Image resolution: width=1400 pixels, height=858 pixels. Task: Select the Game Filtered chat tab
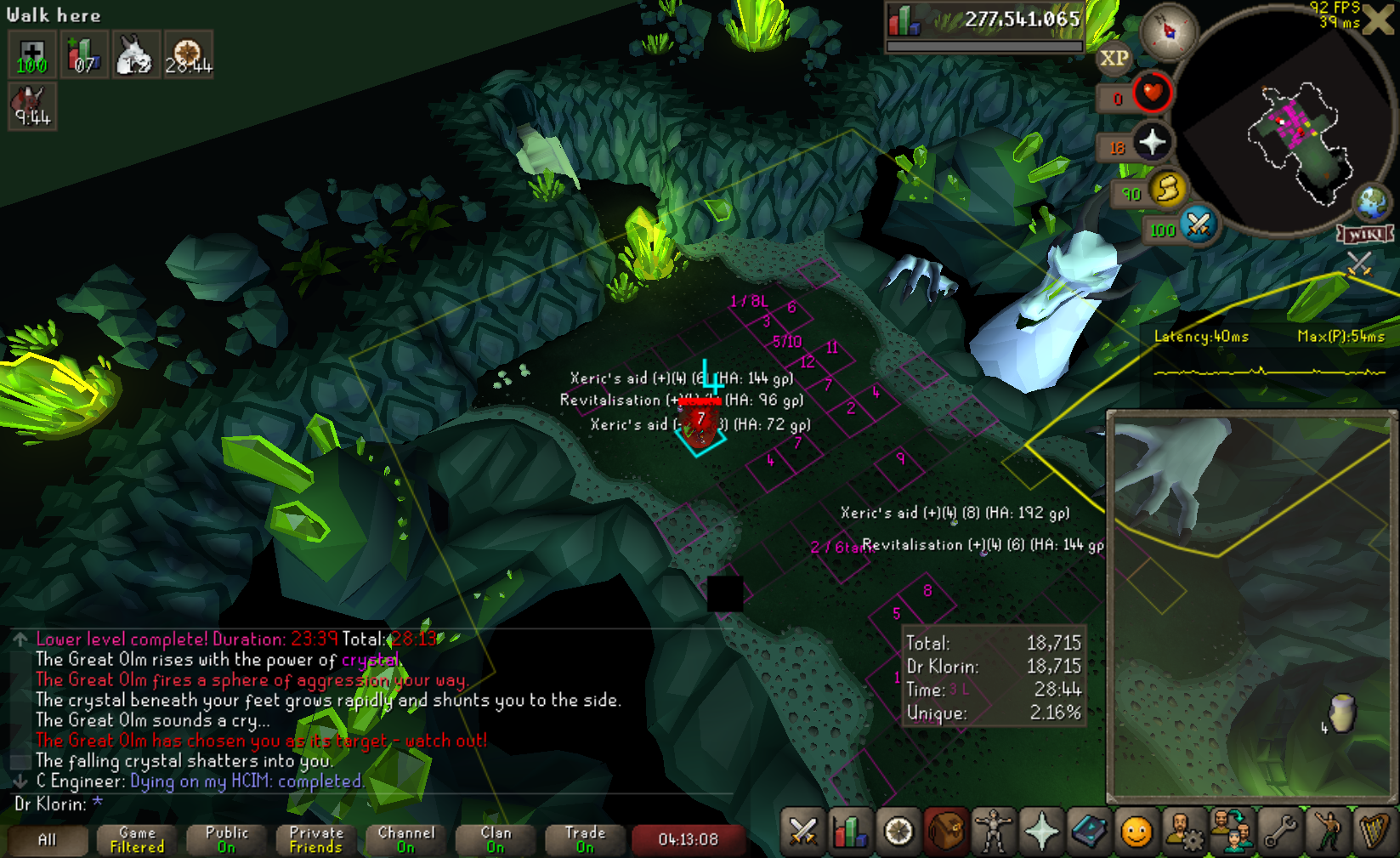(137, 840)
